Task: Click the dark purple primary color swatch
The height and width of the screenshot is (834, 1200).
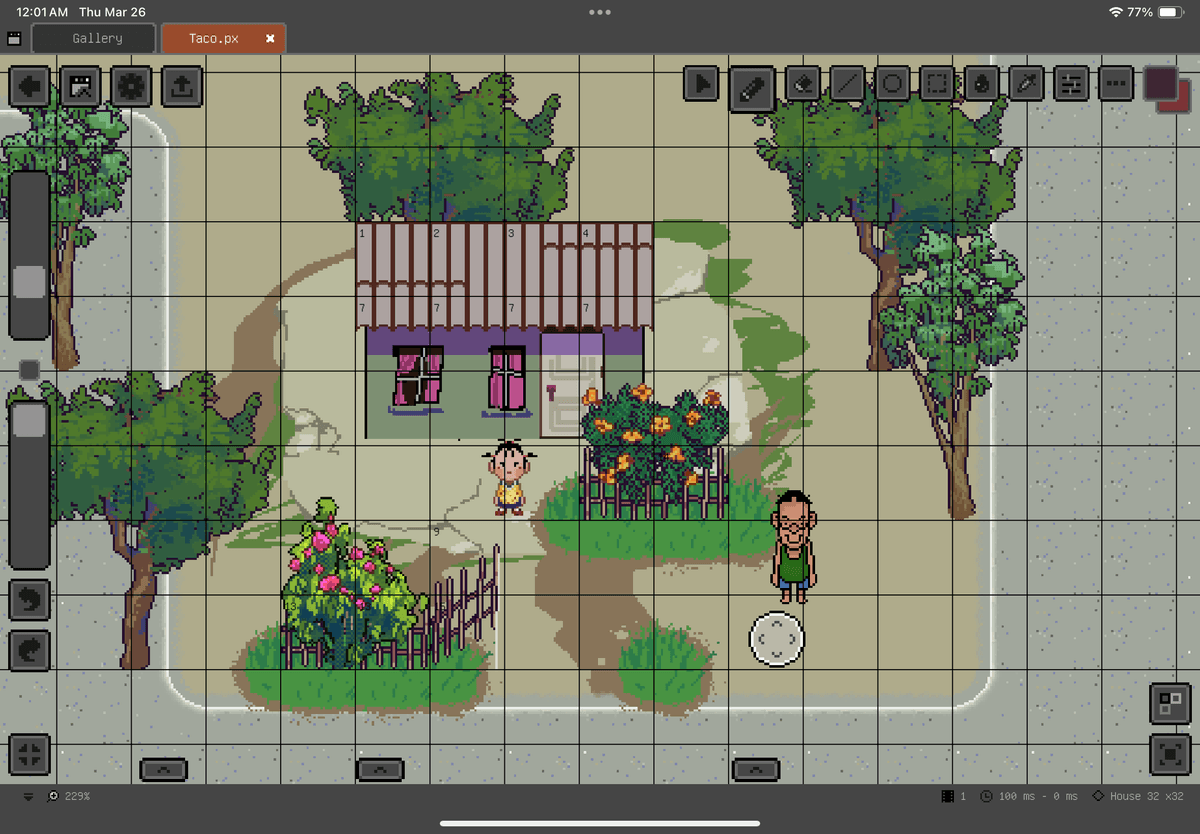Action: pos(1159,82)
